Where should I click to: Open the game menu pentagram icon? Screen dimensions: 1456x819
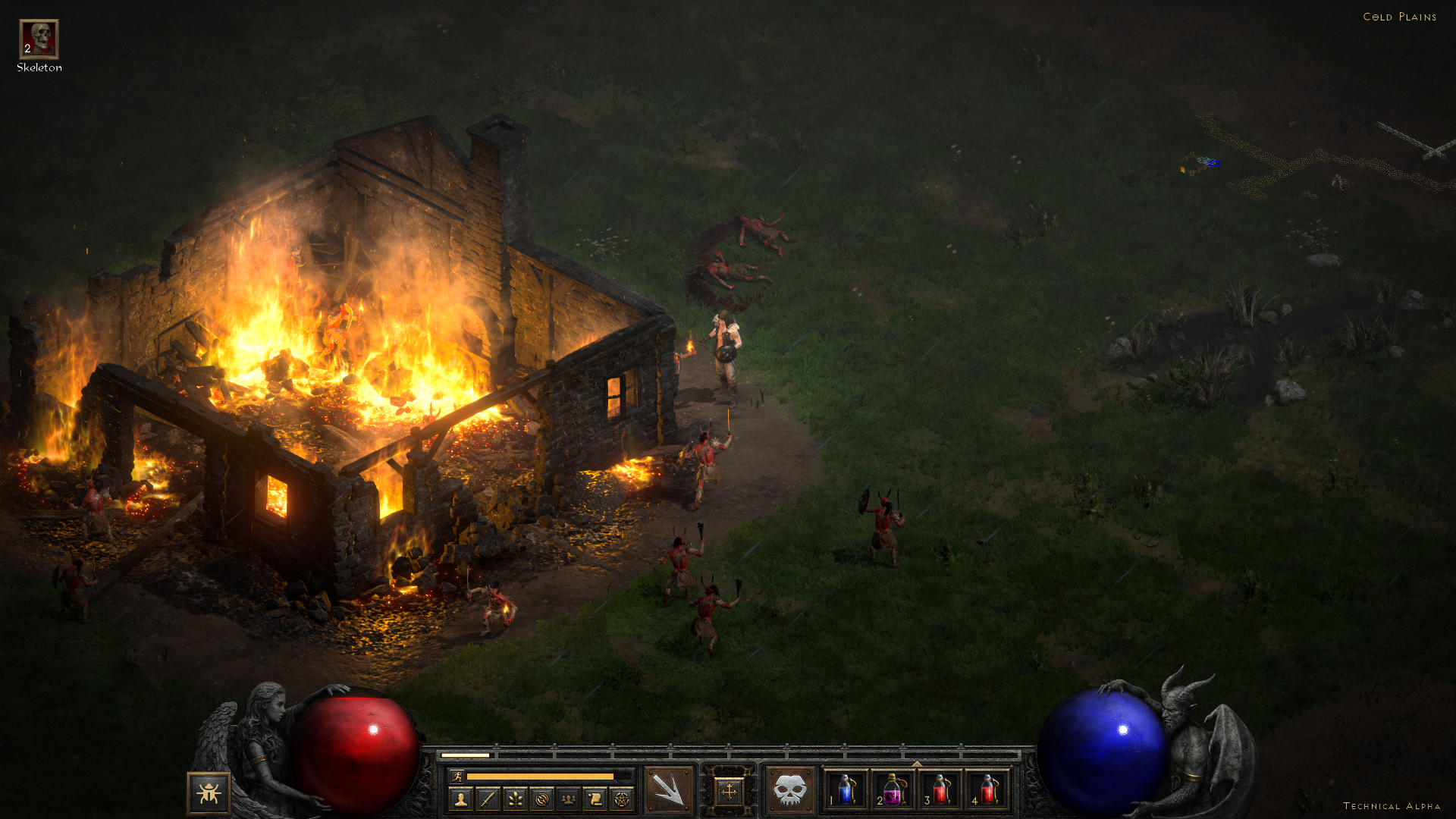[622, 799]
